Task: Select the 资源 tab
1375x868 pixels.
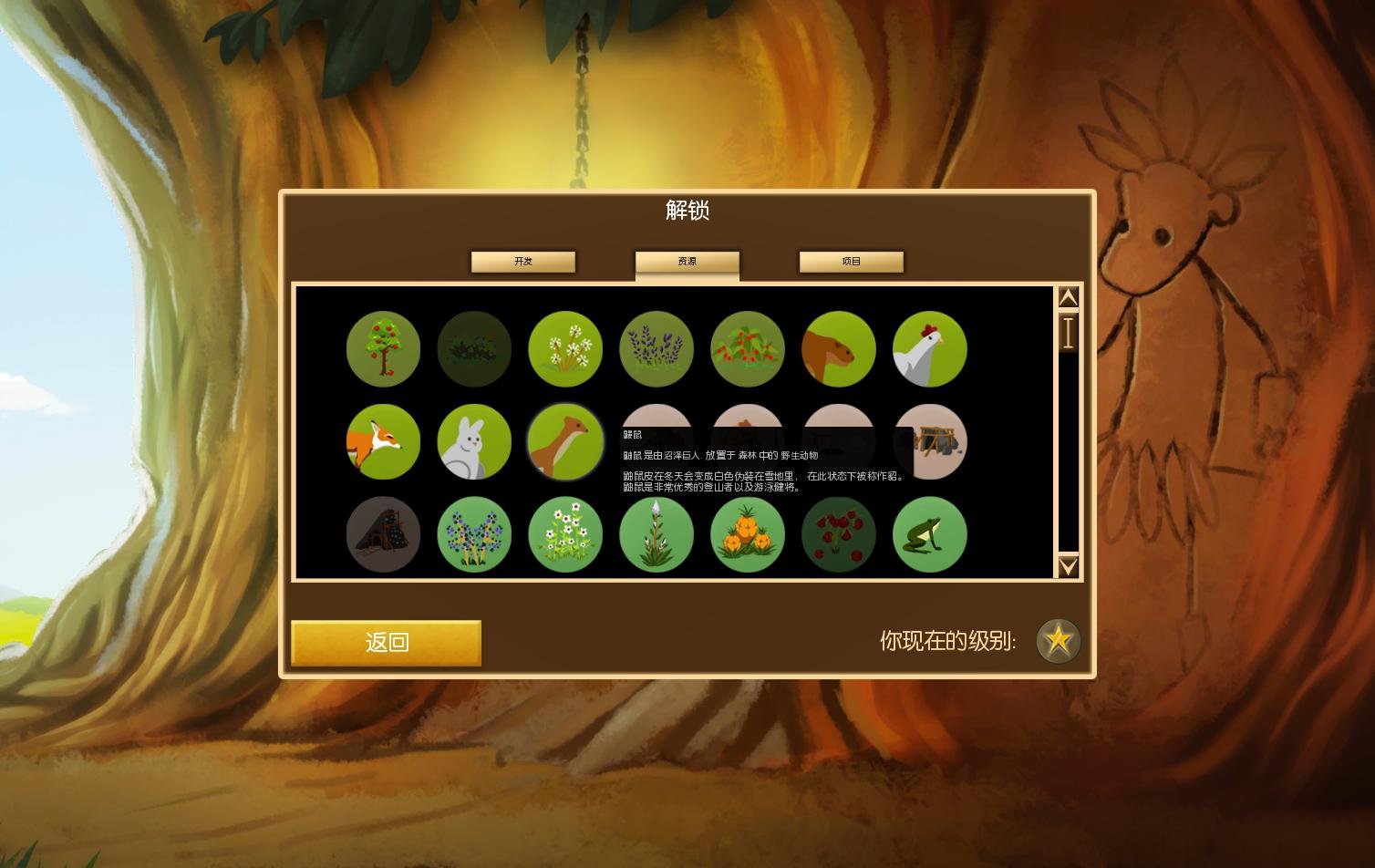Action: click(x=687, y=262)
